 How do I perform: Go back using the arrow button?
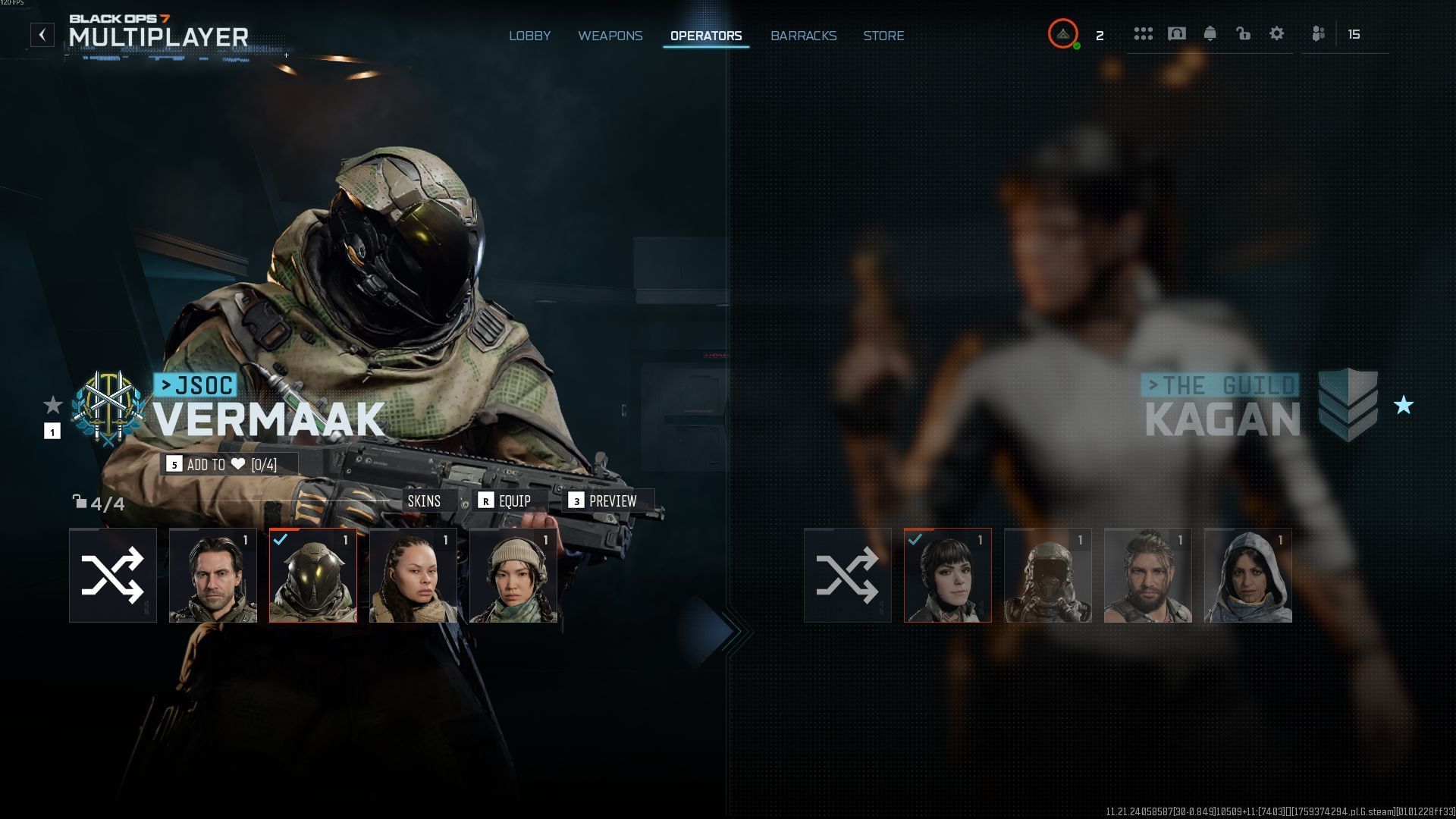(x=42, y=35)
